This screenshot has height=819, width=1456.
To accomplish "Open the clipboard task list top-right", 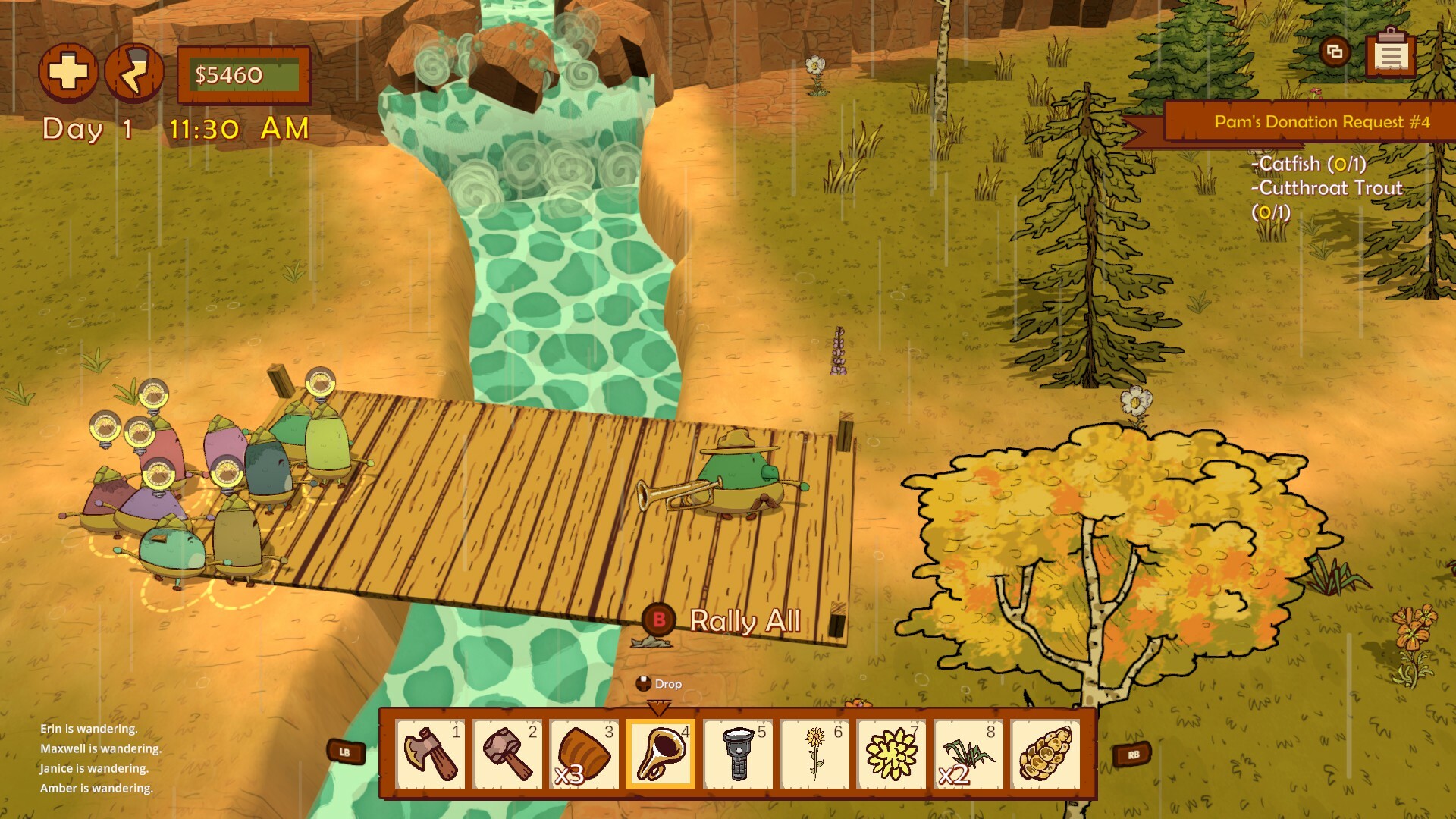I will [1391, 55].
